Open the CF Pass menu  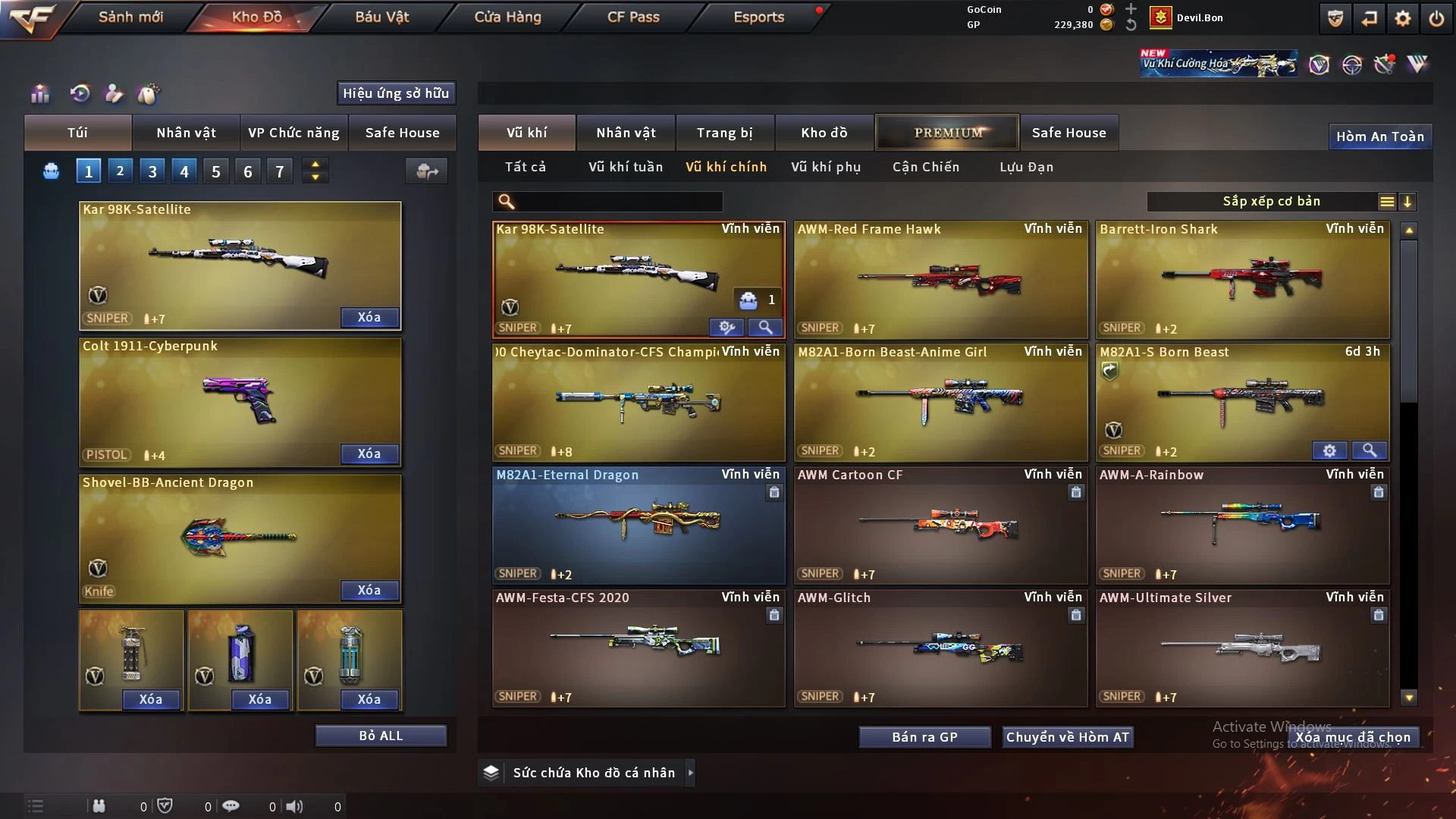coord(633,17)
